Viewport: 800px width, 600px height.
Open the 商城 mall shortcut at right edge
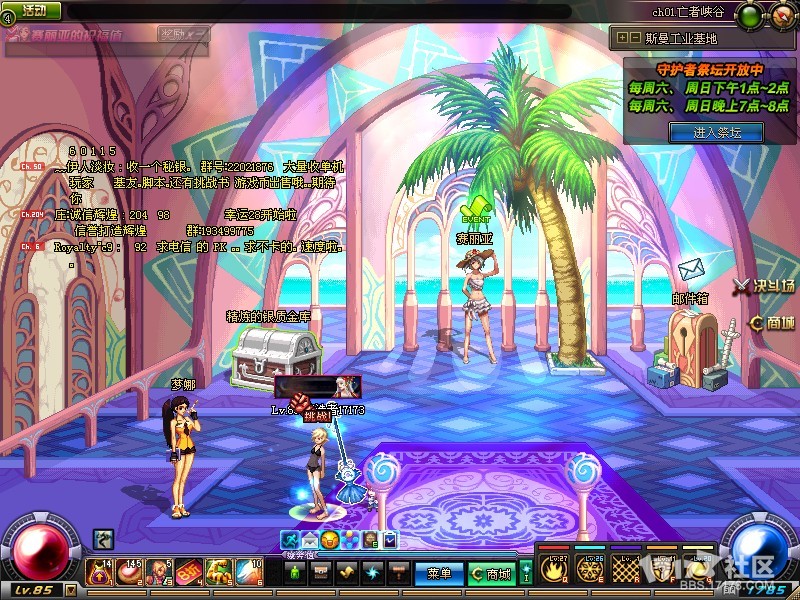click(x=771, y=323)
